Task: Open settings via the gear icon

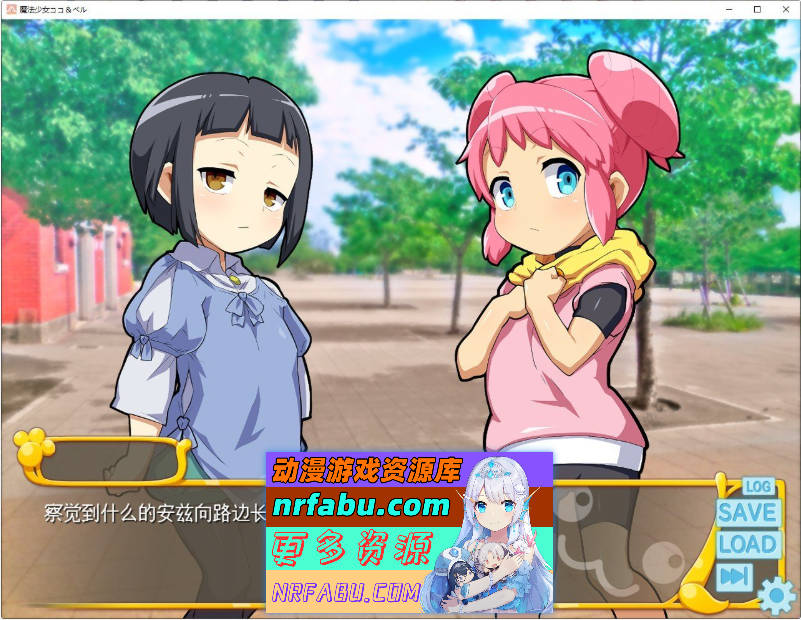Action: (776, 596)
